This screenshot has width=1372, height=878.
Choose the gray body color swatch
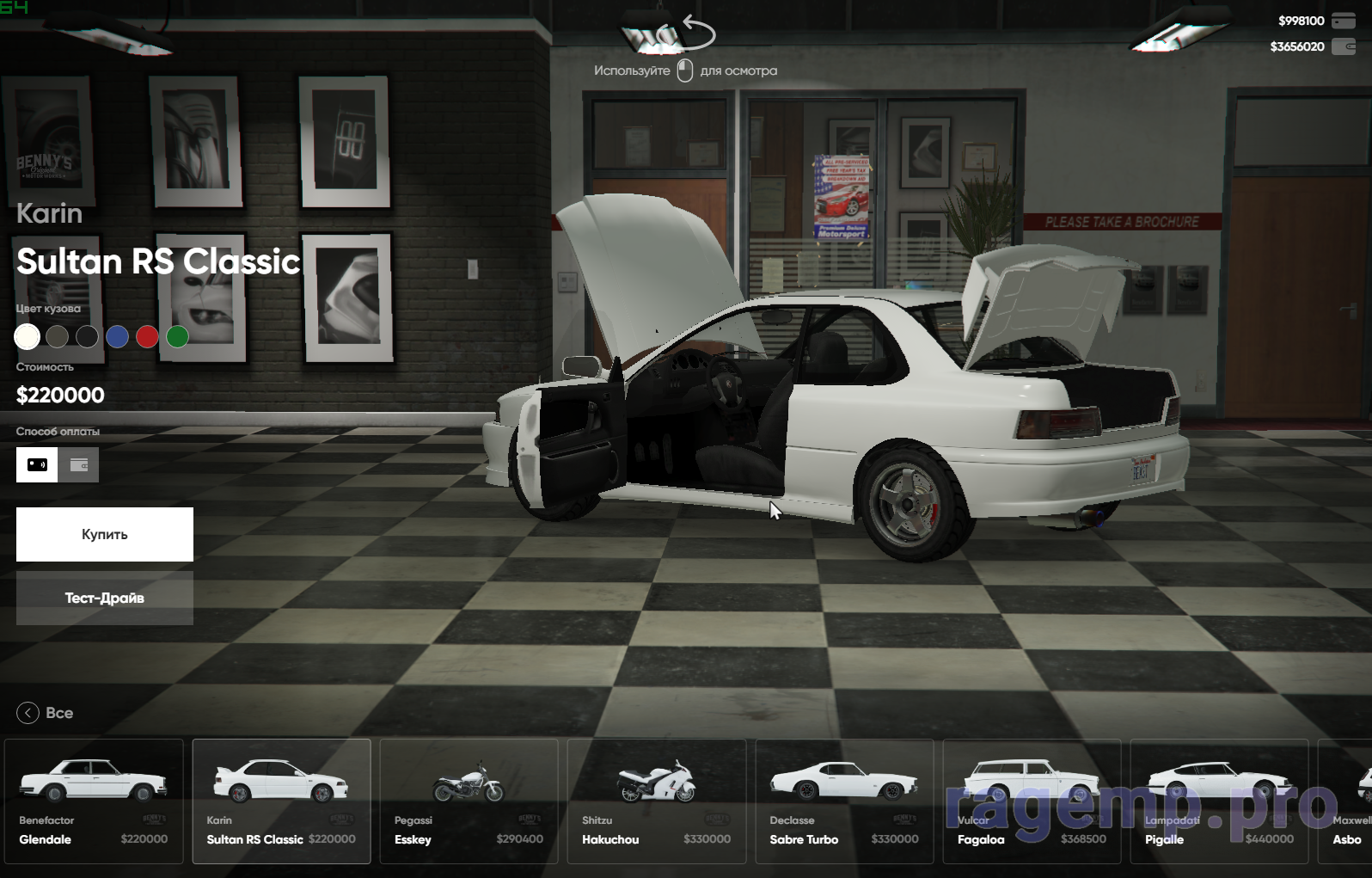58,337
